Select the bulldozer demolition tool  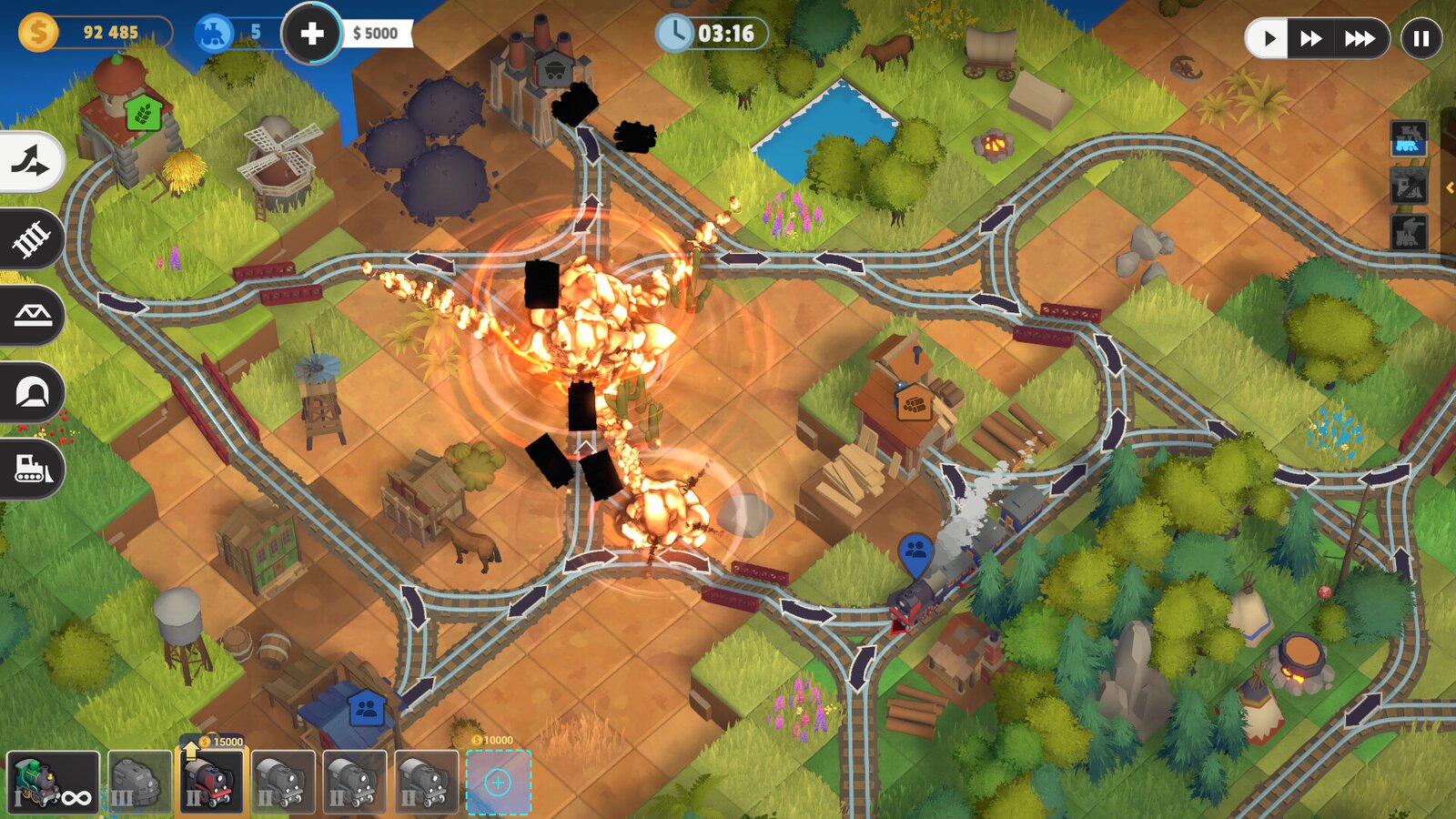(28, 470)
